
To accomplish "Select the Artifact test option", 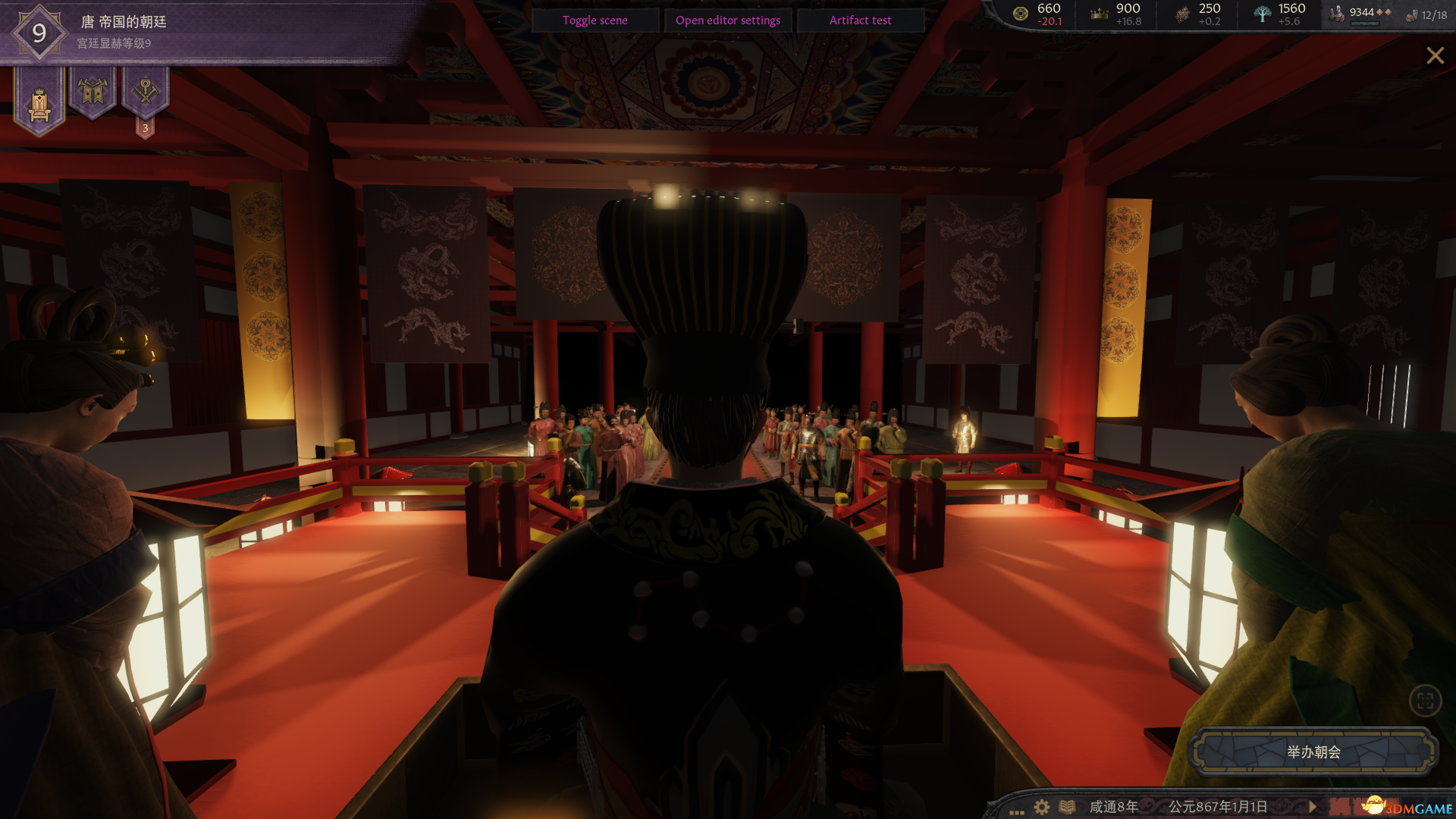I will click(x=861, y=20).
